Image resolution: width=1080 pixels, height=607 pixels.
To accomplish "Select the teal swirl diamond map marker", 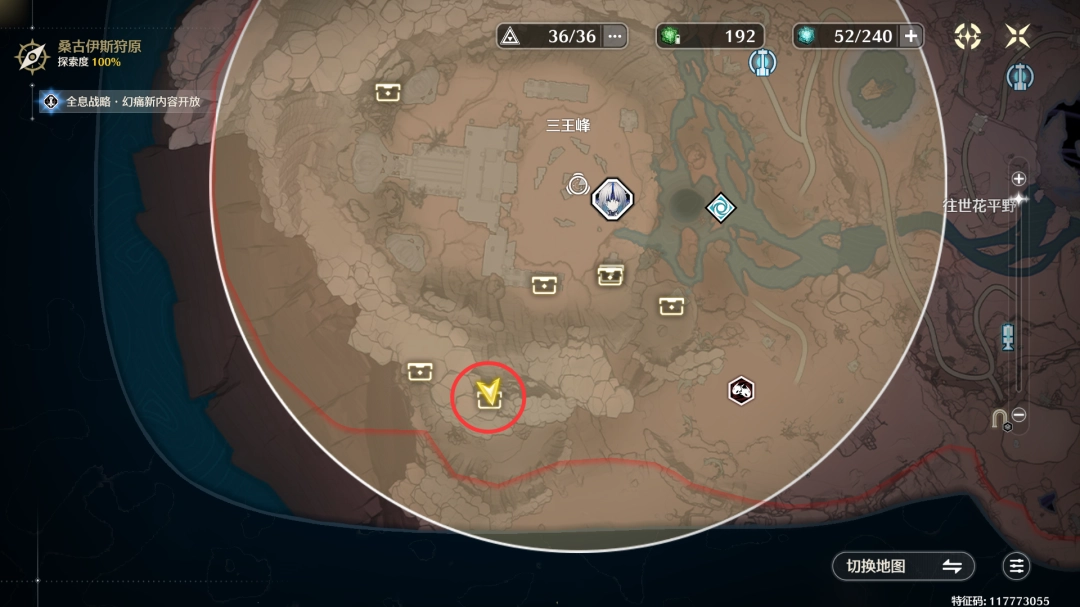I will (x=720, y=208).
